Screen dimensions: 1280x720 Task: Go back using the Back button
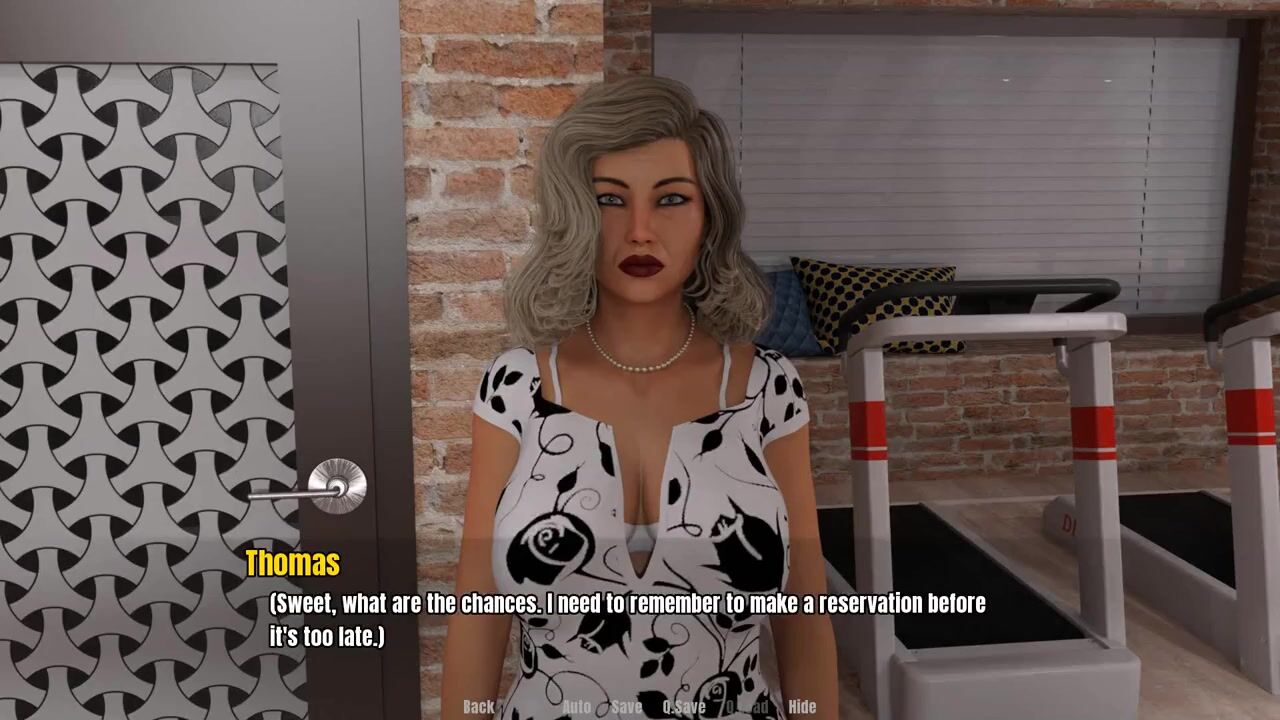478,706
